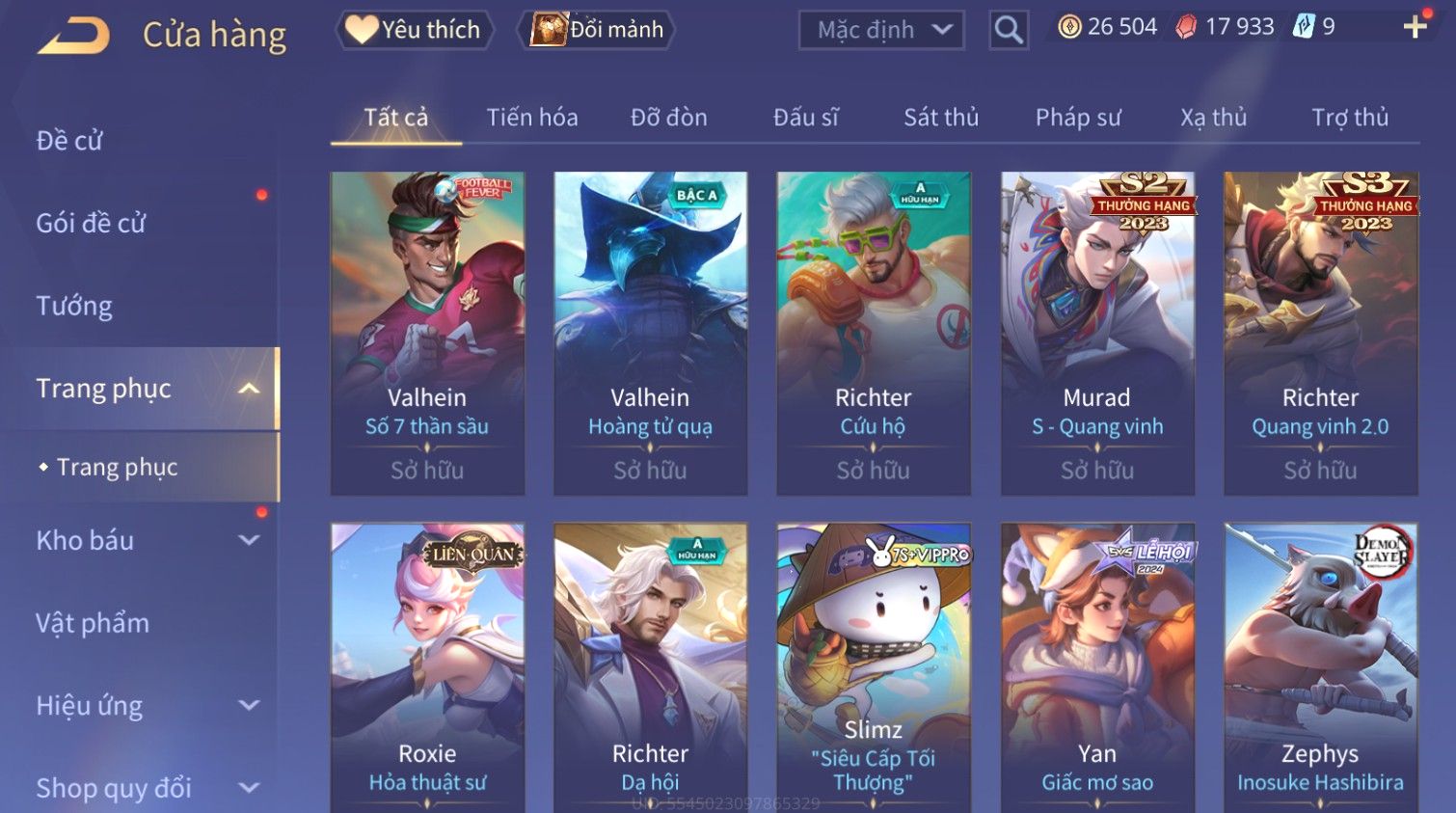
Task: Filter skins by Pháp sư
Action: pyautogui.click(x=1078, y=118)
